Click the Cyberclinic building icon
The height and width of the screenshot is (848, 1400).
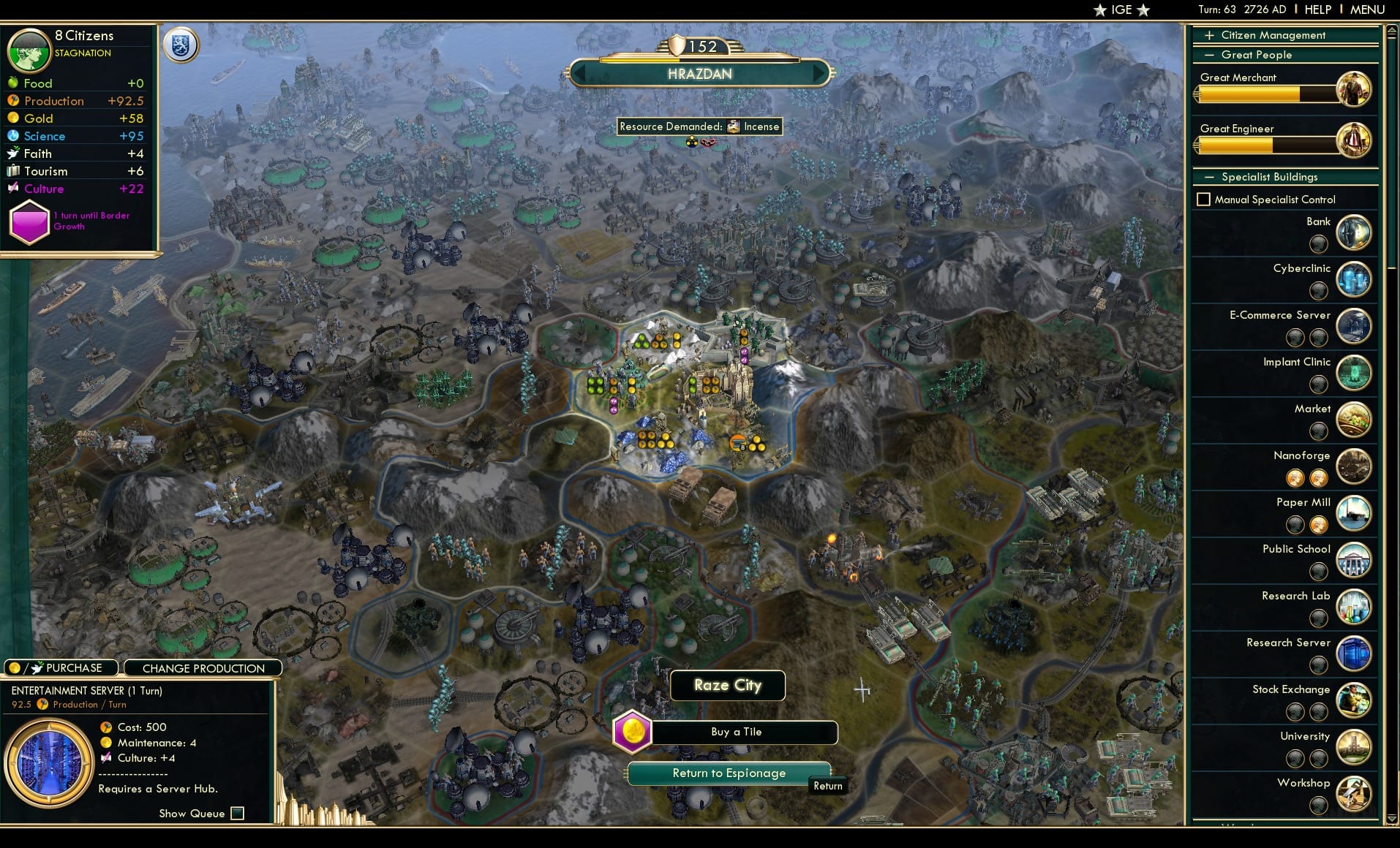tap(1355, 279)
